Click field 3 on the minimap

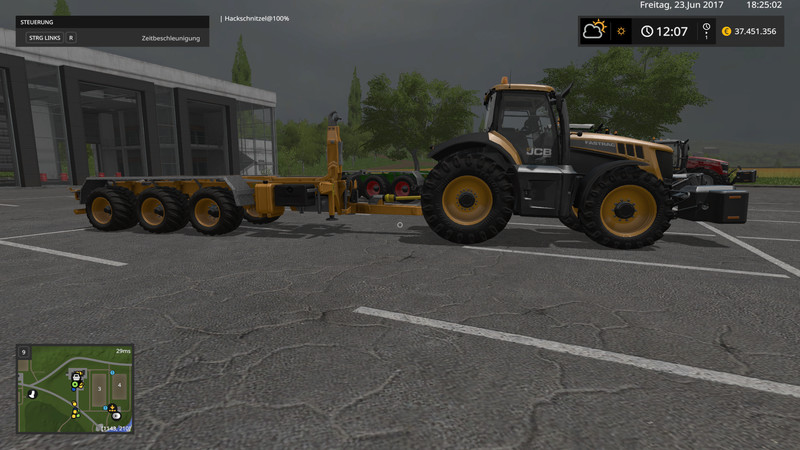(99, 388)
